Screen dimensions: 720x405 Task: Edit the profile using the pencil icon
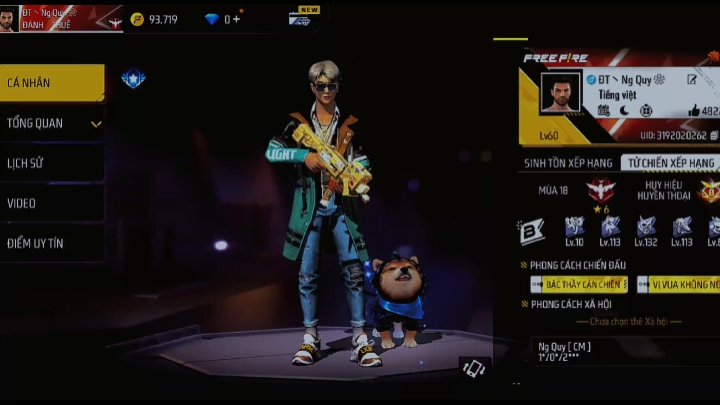point(692,79)
